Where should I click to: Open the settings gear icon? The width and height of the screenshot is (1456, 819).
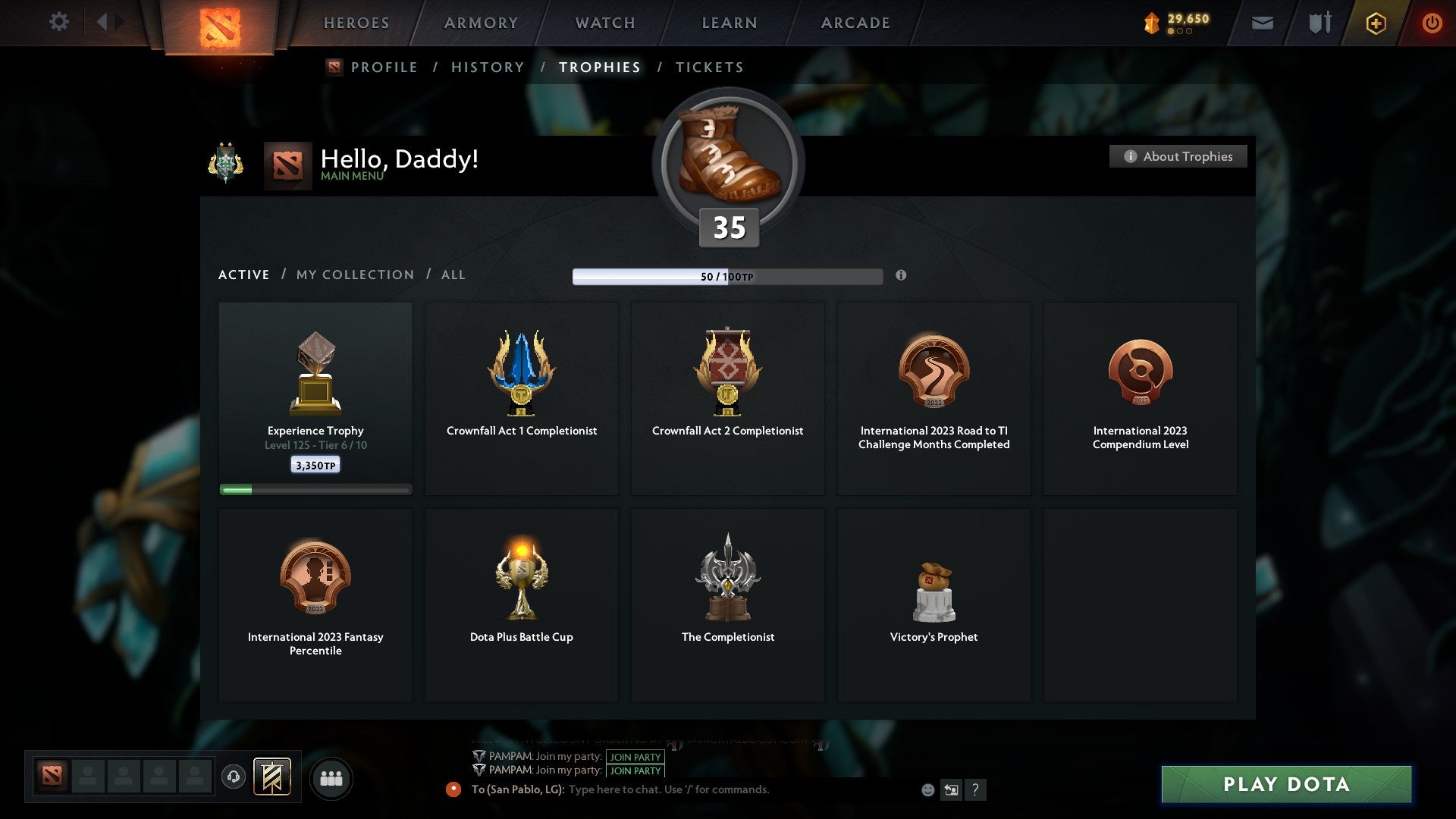point(58,22)
